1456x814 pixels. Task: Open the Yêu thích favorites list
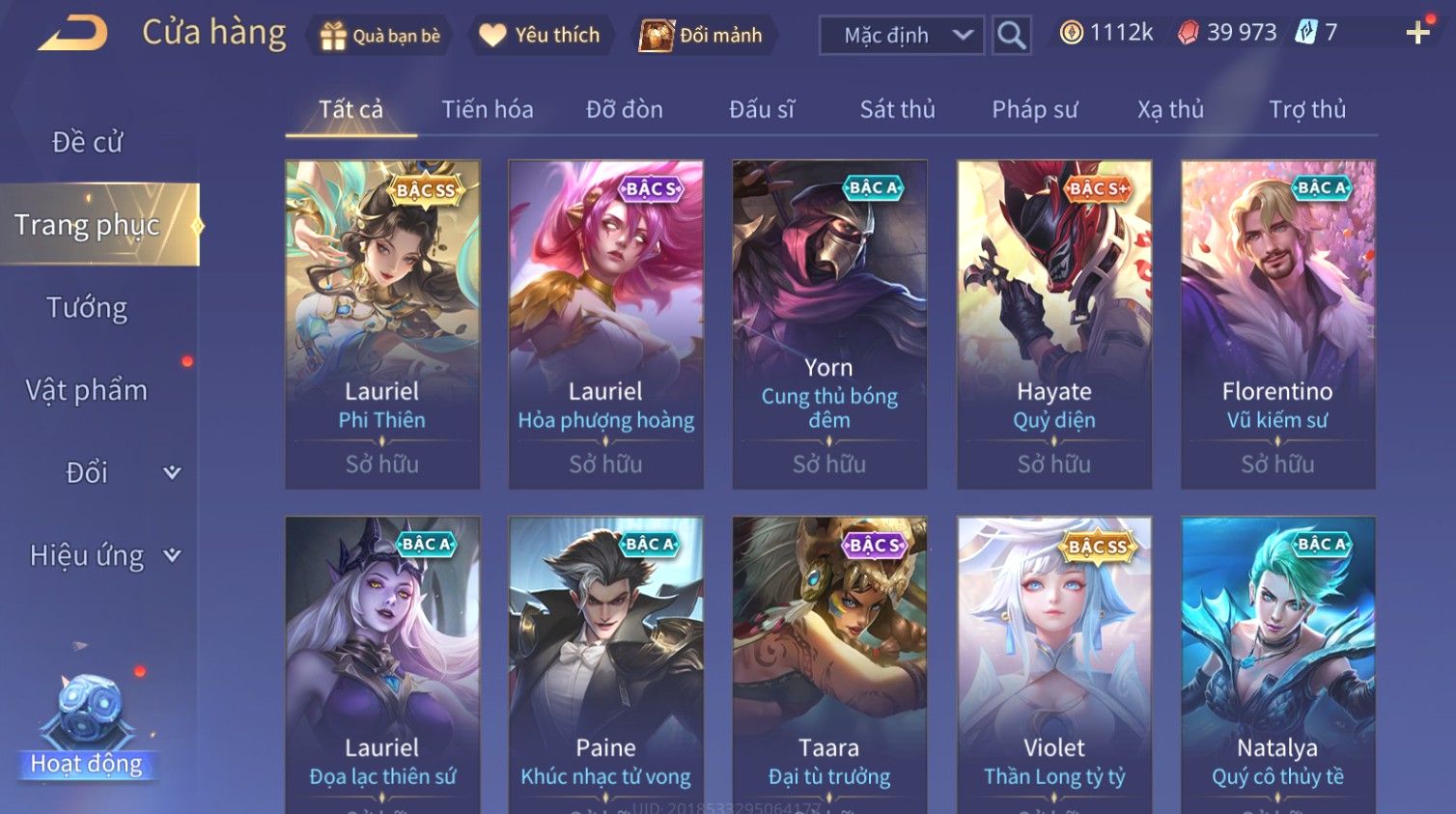tap(541, 36)
